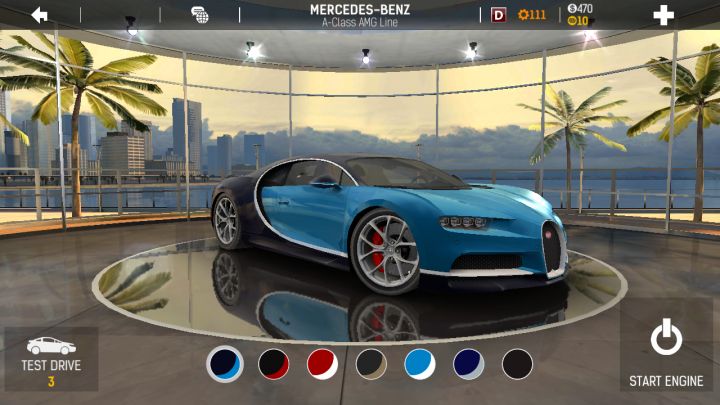Pick the solid black paint swatch

coord(517,364)
